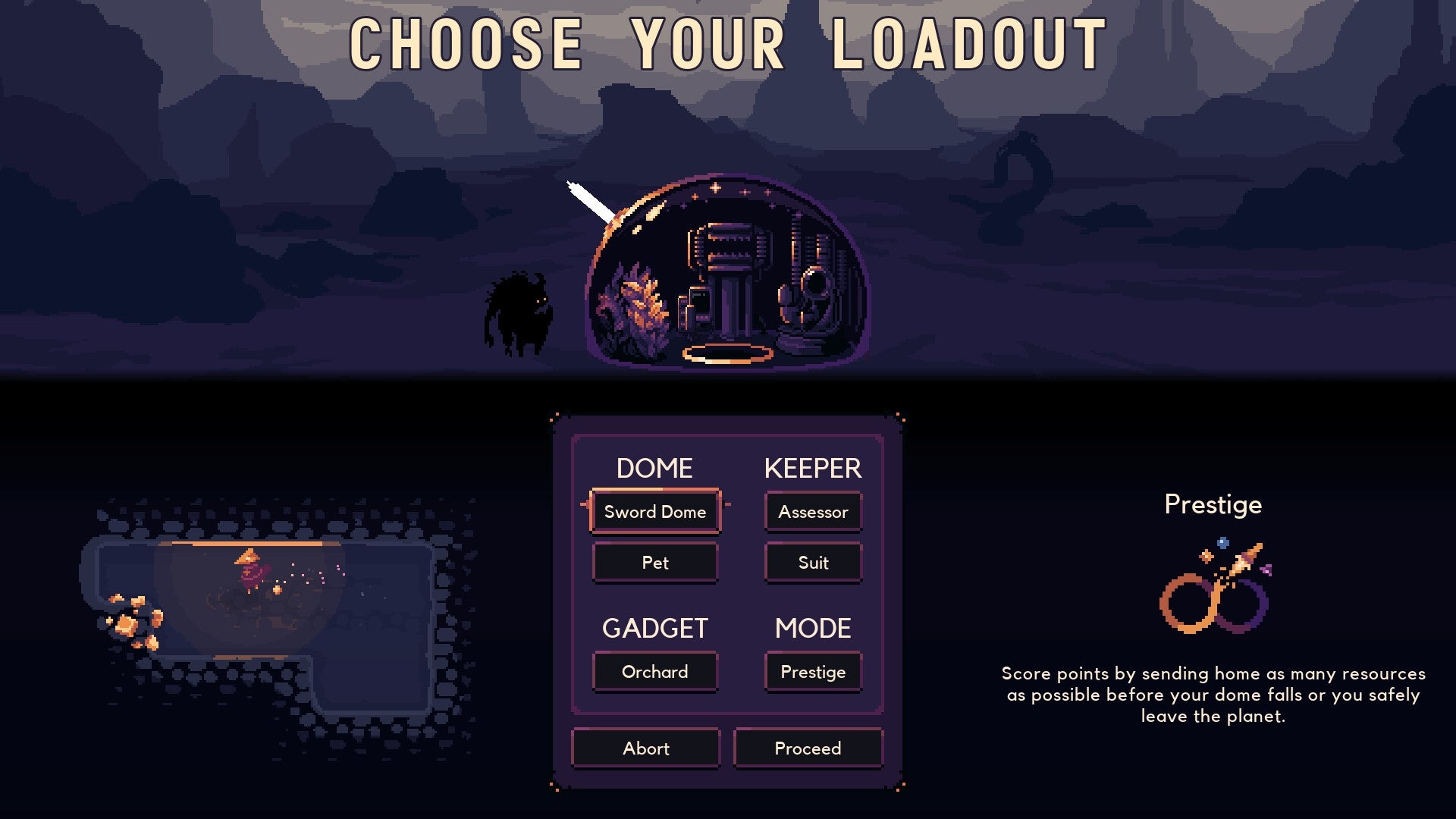Viewport: 1456px width, 819px height.
Task: Pick the Assessor keeper
Action: point(813,512)
